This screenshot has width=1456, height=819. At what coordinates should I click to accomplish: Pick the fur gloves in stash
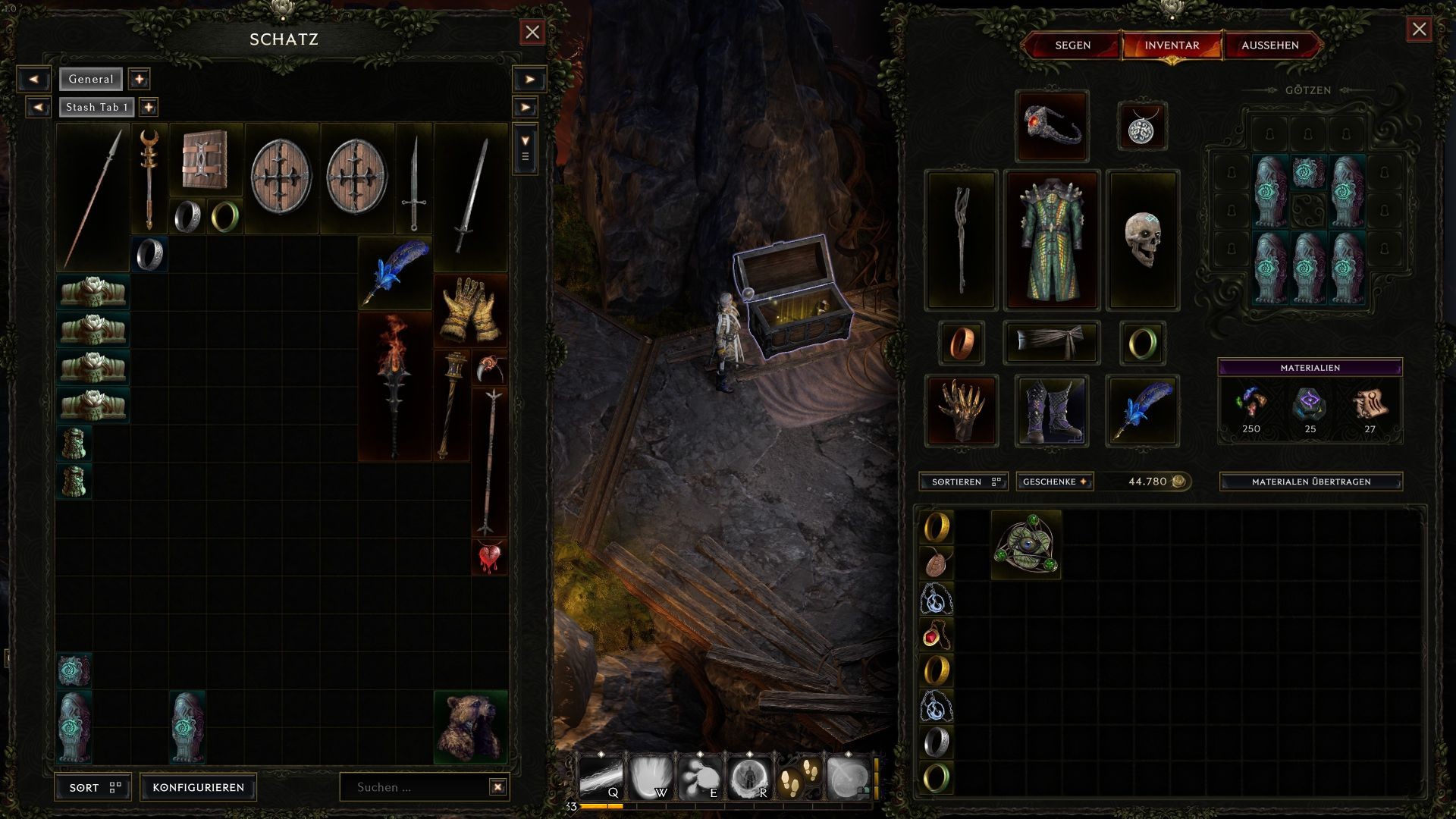470,309
